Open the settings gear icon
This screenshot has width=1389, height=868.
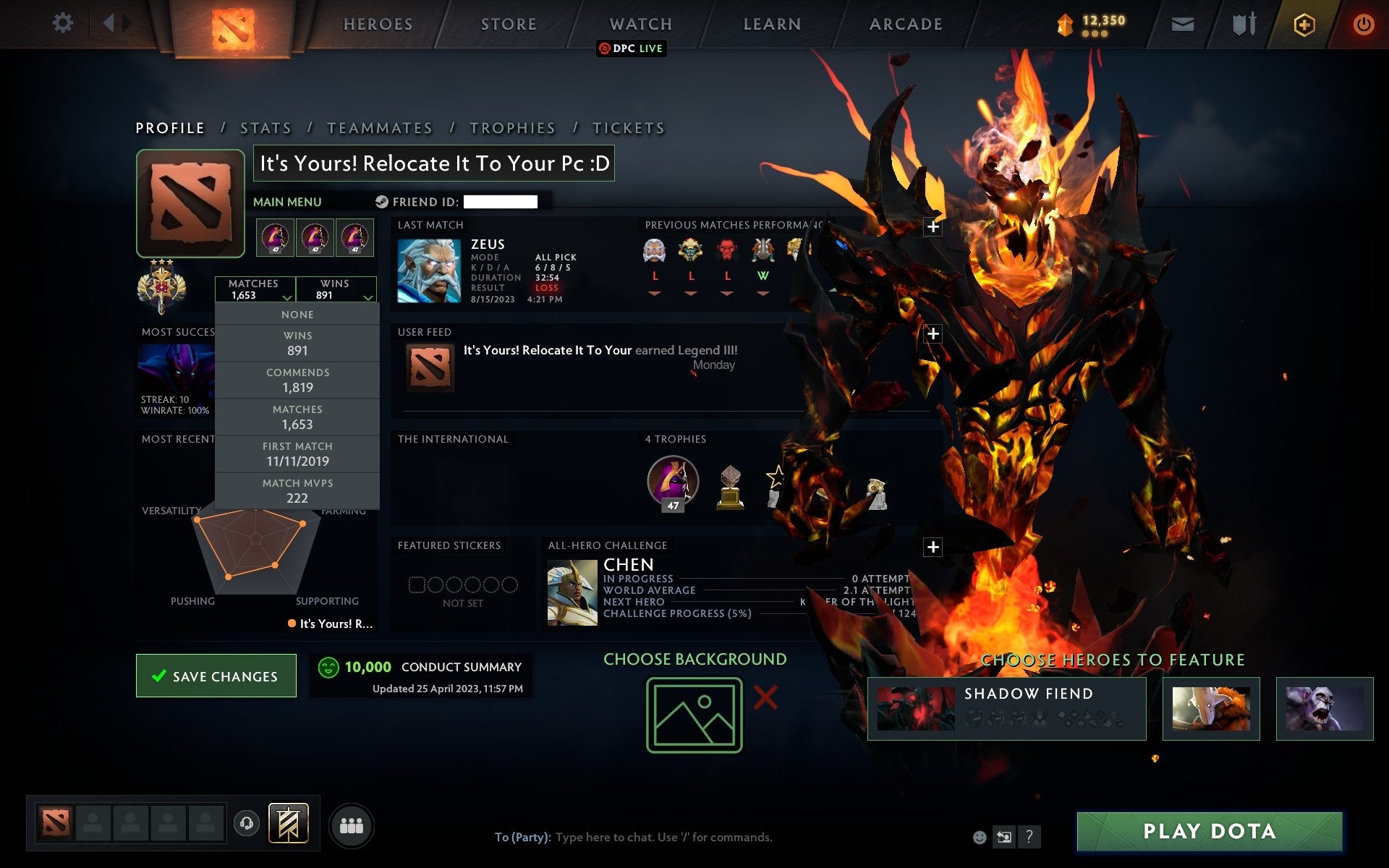(x=64, y=22)
